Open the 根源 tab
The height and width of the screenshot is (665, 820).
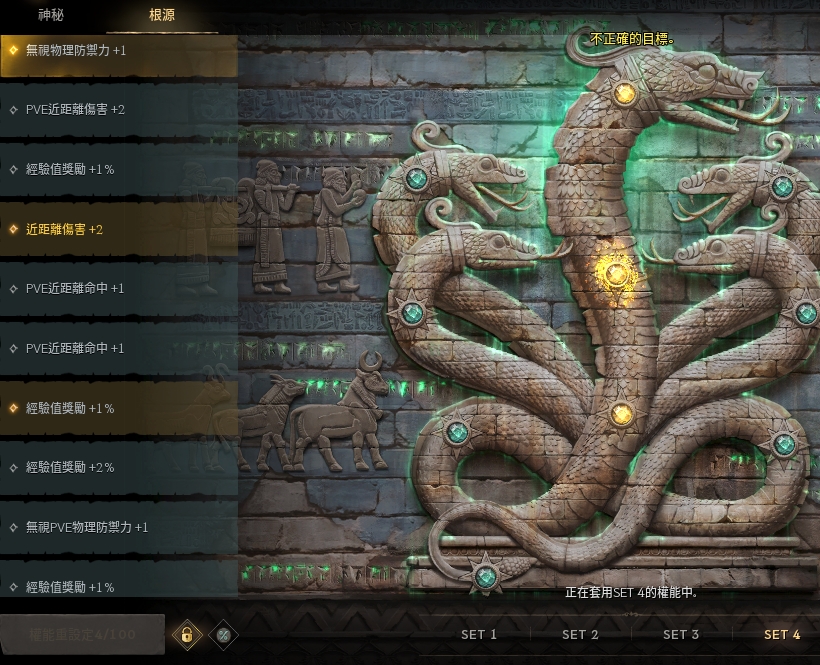pyautogui.click(x=161, y=15)
